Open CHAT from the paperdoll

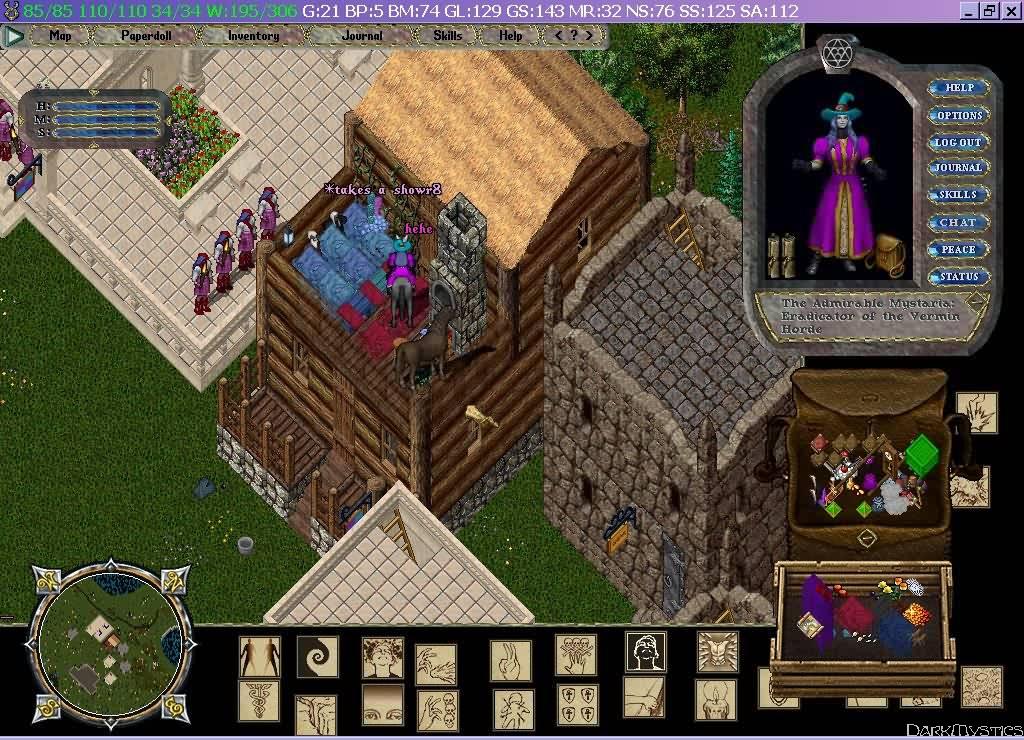coord(958,222)
